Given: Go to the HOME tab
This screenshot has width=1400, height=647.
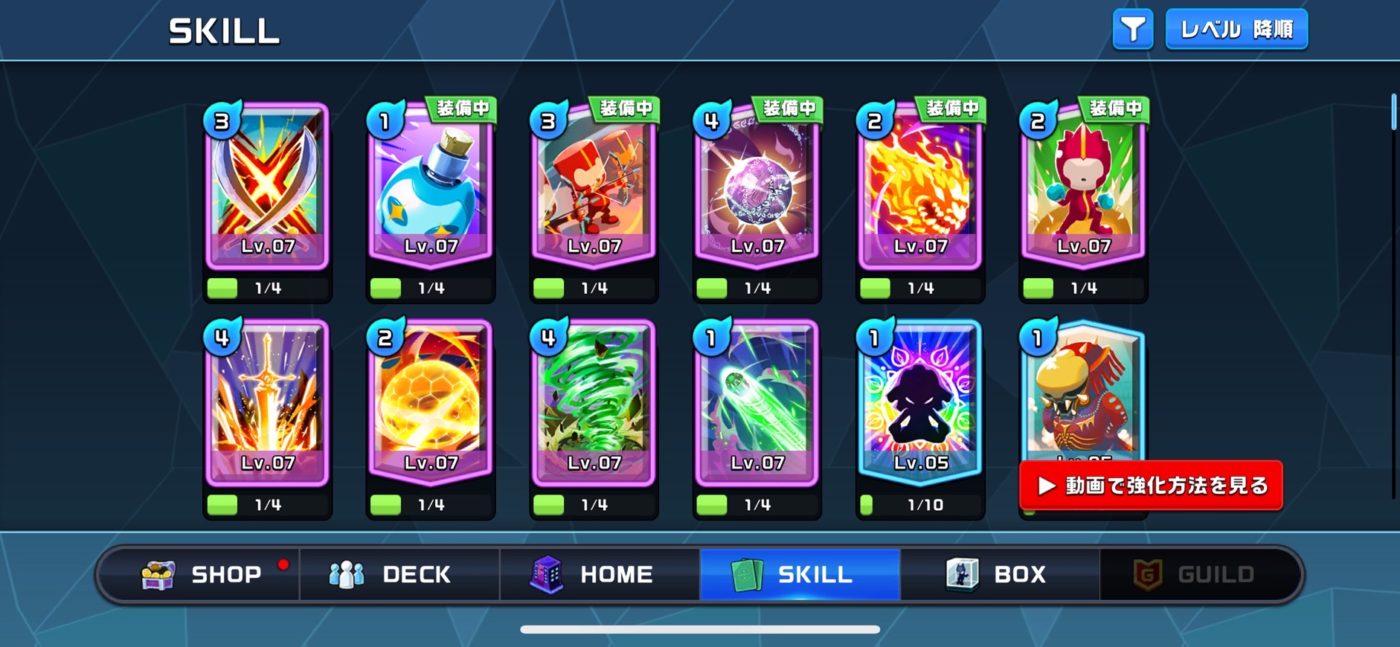Looking at the screenshot, I should (600, 574).
